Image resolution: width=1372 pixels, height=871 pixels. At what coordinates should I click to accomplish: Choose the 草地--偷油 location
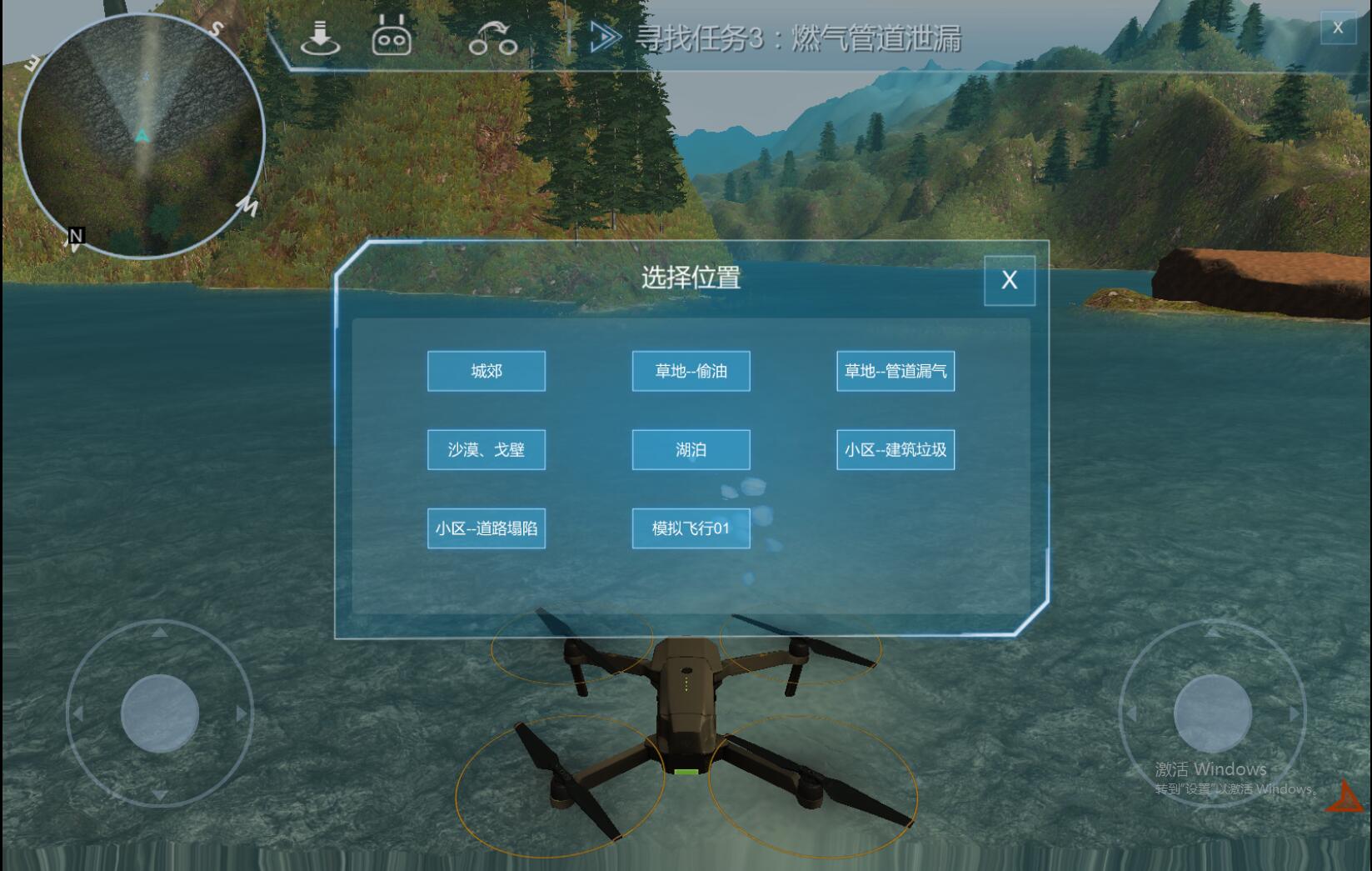691,371
